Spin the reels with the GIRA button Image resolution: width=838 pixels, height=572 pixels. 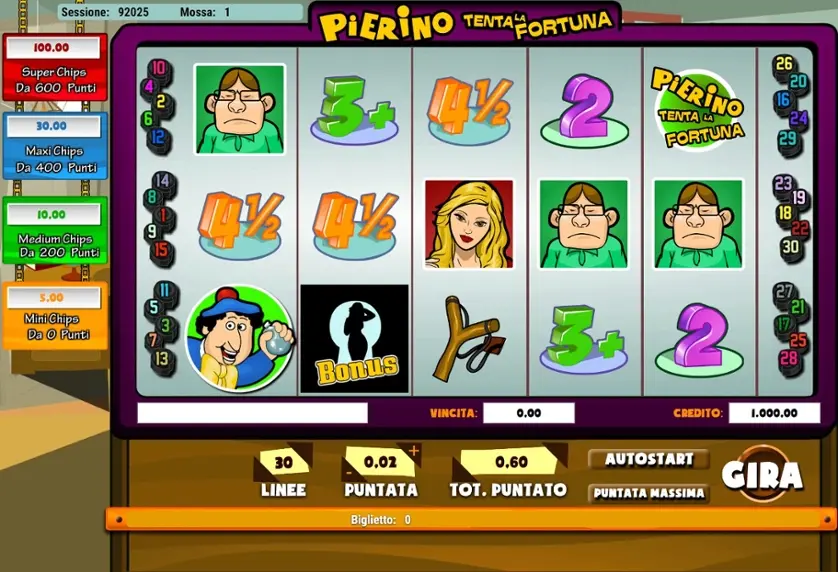[x=763, y=474]
